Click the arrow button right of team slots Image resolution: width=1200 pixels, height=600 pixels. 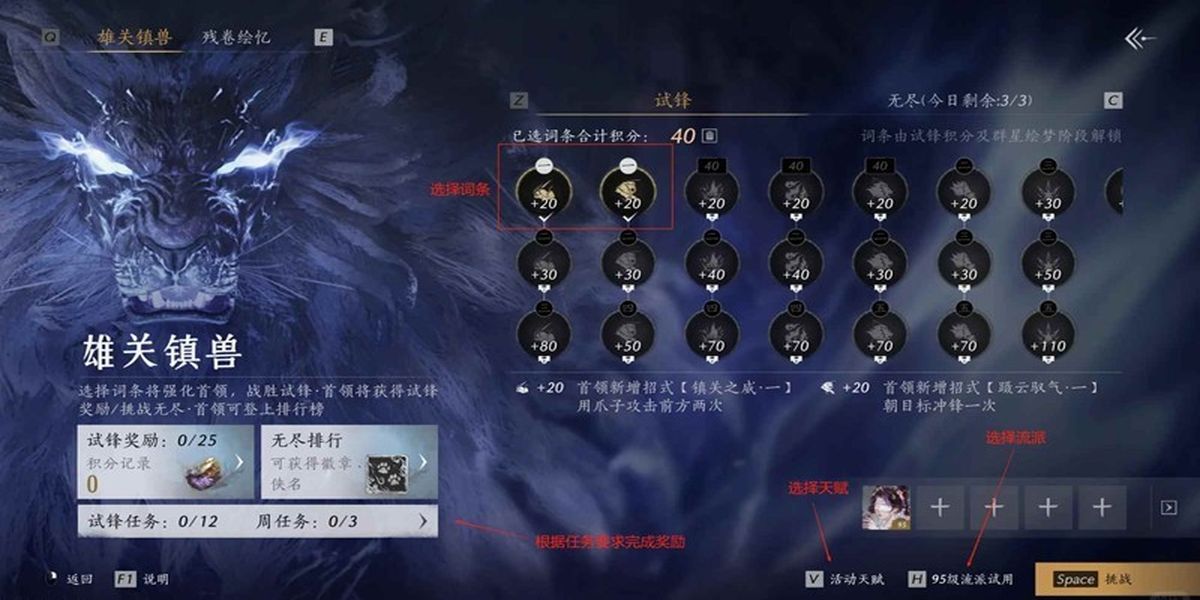1168,508
